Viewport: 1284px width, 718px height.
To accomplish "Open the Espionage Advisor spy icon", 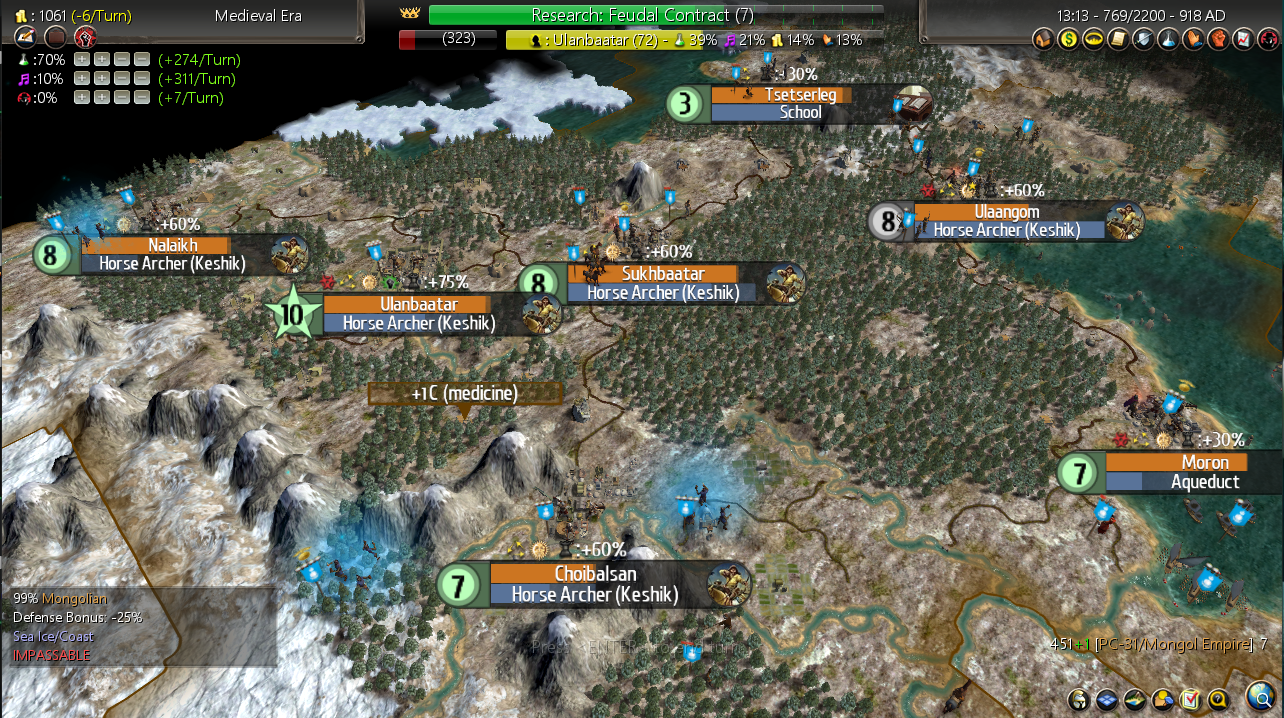I will click(x=1265, y=40).
